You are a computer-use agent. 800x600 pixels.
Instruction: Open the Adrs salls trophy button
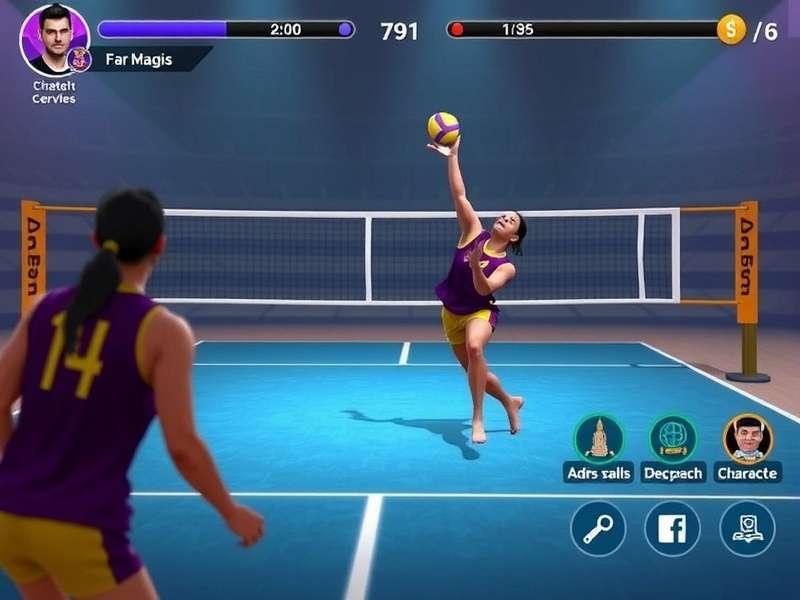pyautogui.click(x=599, y=438)
